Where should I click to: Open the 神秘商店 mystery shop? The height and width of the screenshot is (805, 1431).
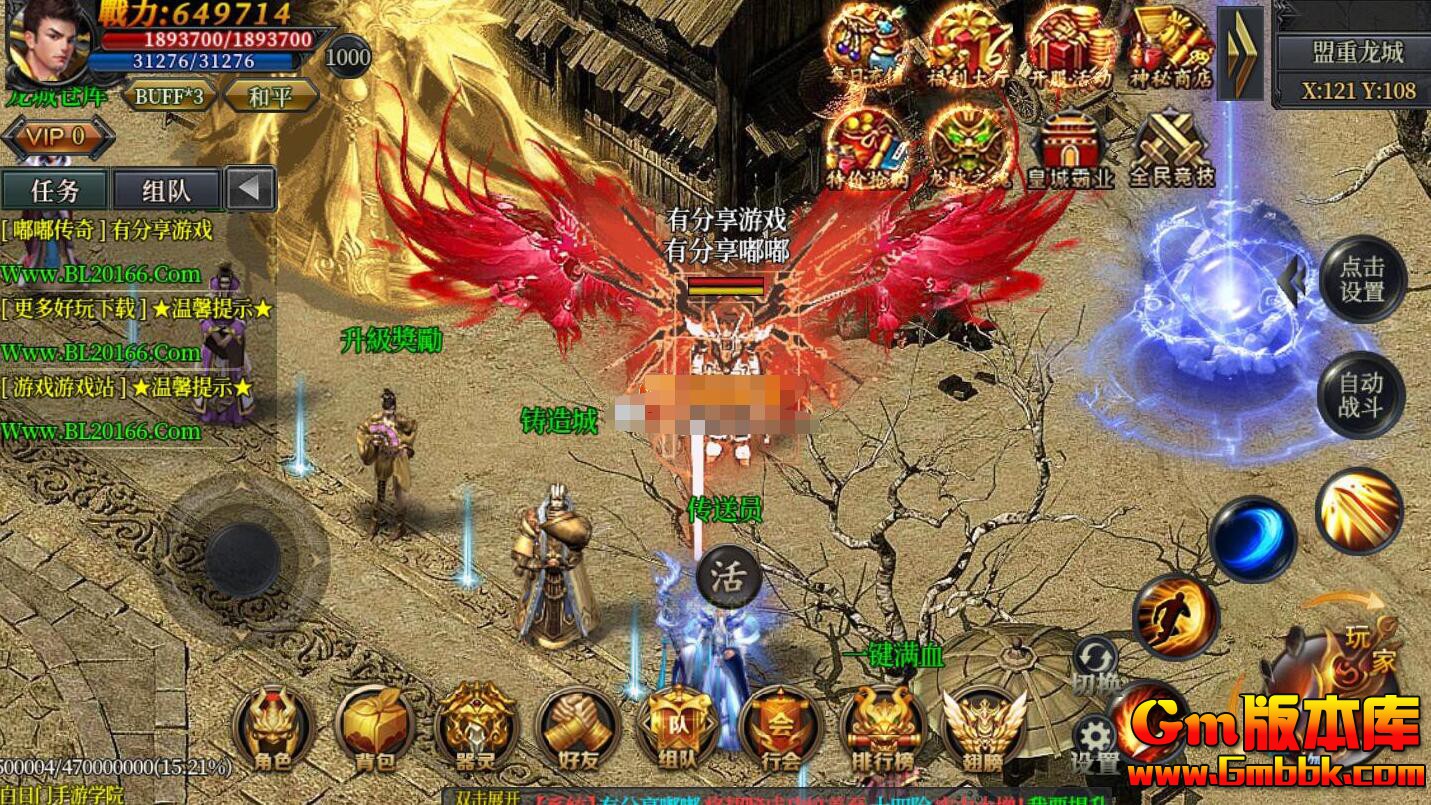click(x=1171, y=46)
